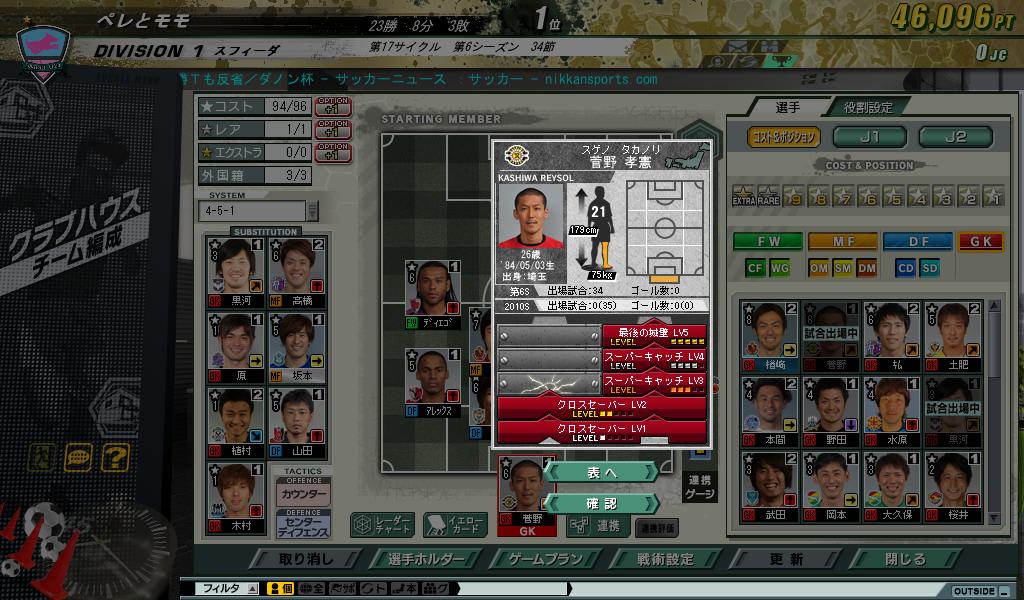The image size is (1024, 600).
Task: Confirm with the 確認 button
Action: 602,503
